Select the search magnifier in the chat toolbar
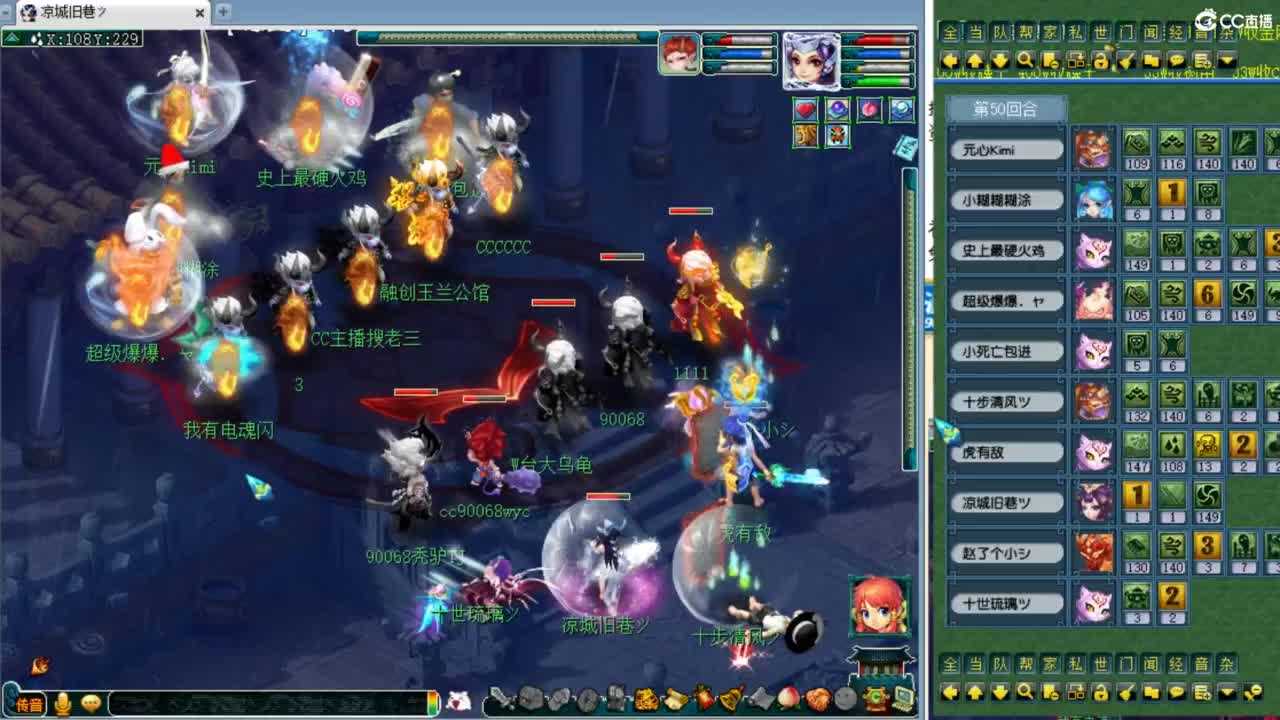 (1023, 60)
